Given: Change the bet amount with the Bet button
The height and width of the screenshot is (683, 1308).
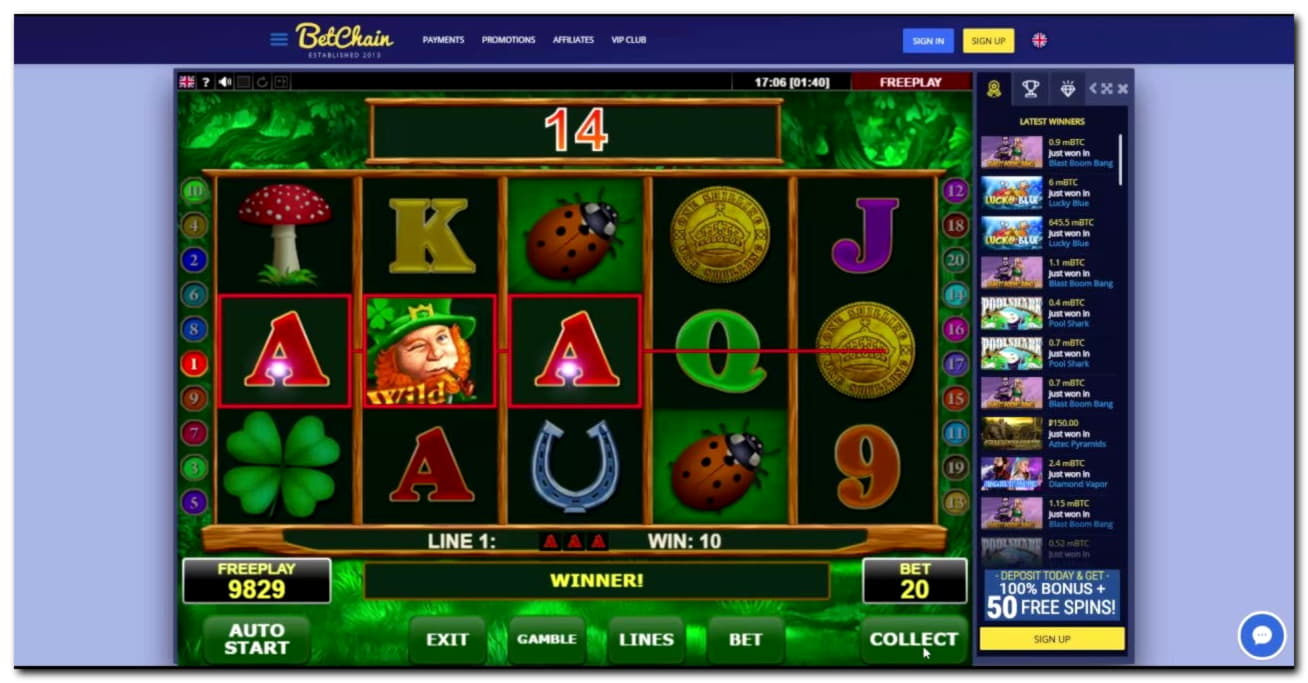Looking at the screenshot, I should [745, 640].
